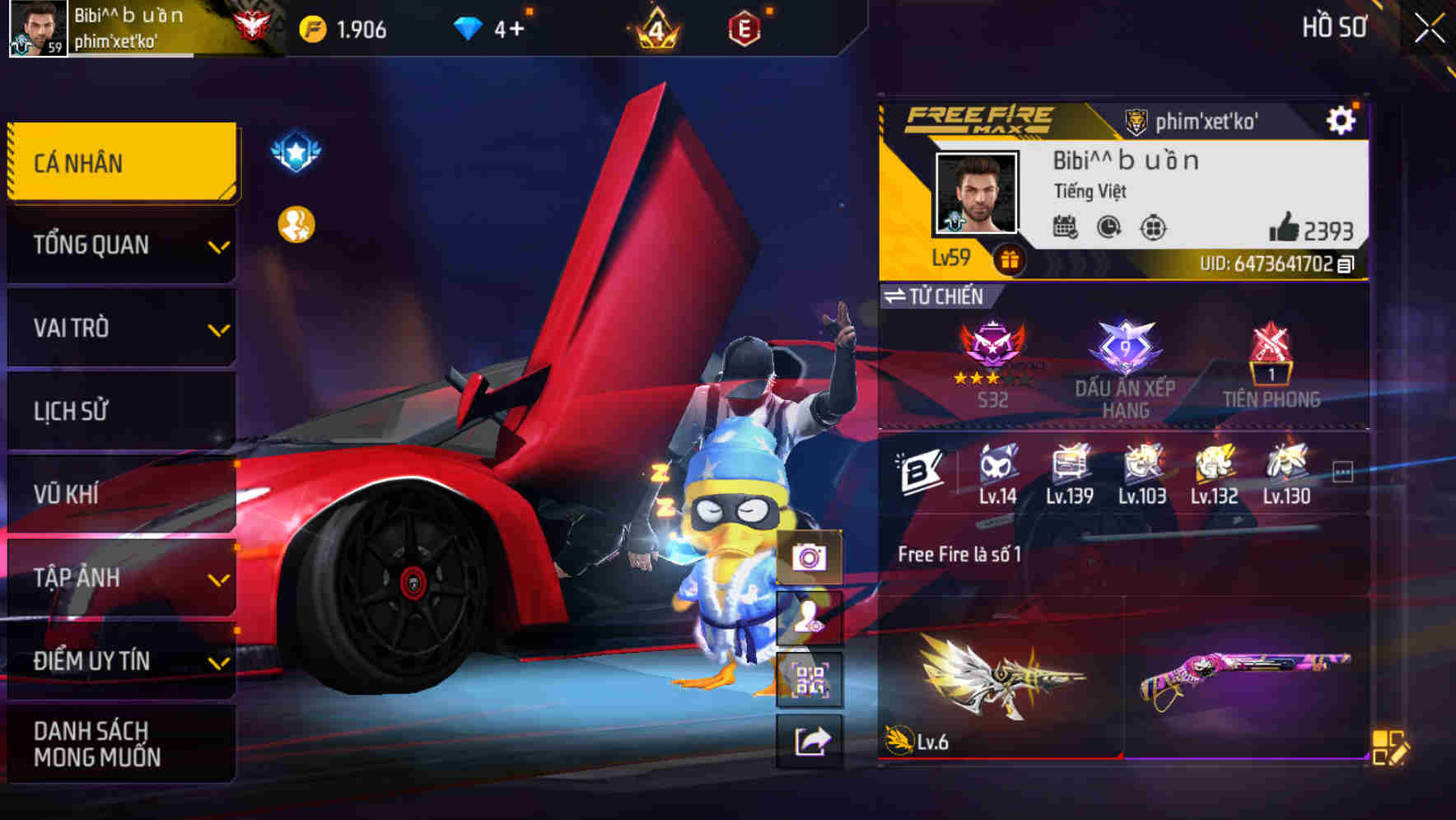The image size is (1456, 820).
Task: Click the HỒ SƠ label
Action: tap(1335, 27)
